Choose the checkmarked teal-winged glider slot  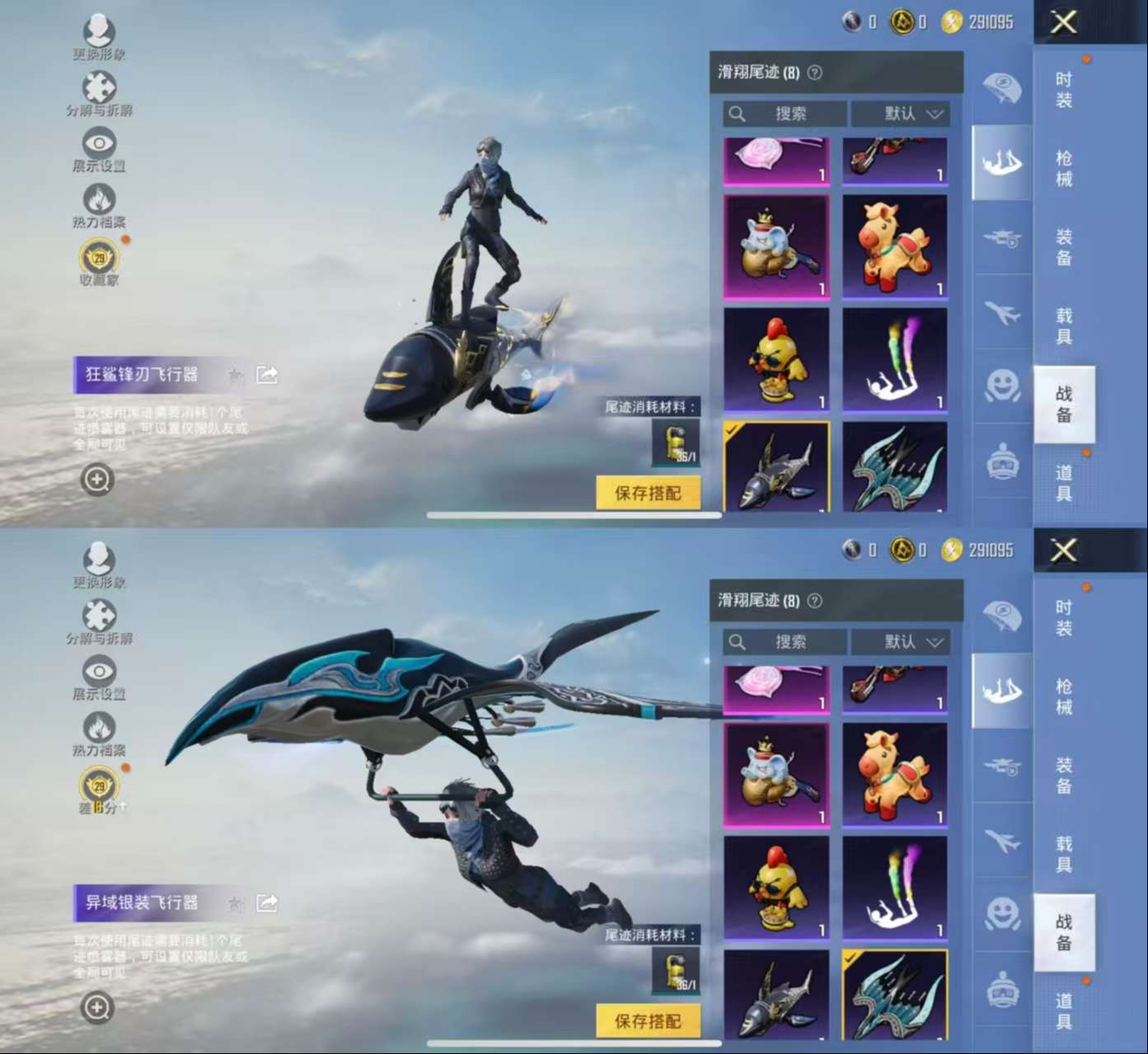894,993
